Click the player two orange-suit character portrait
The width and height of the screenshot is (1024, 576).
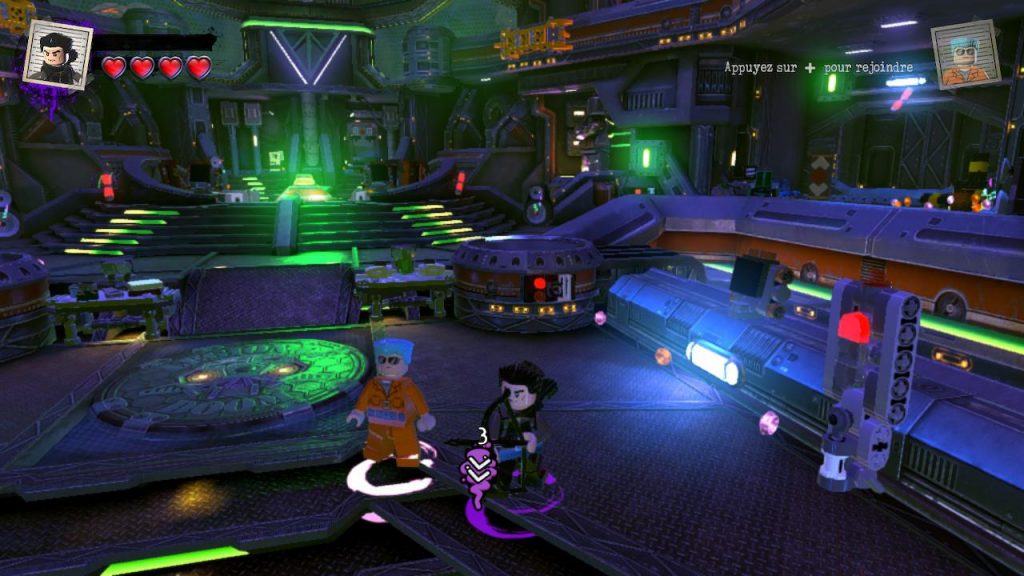[965, 55]
